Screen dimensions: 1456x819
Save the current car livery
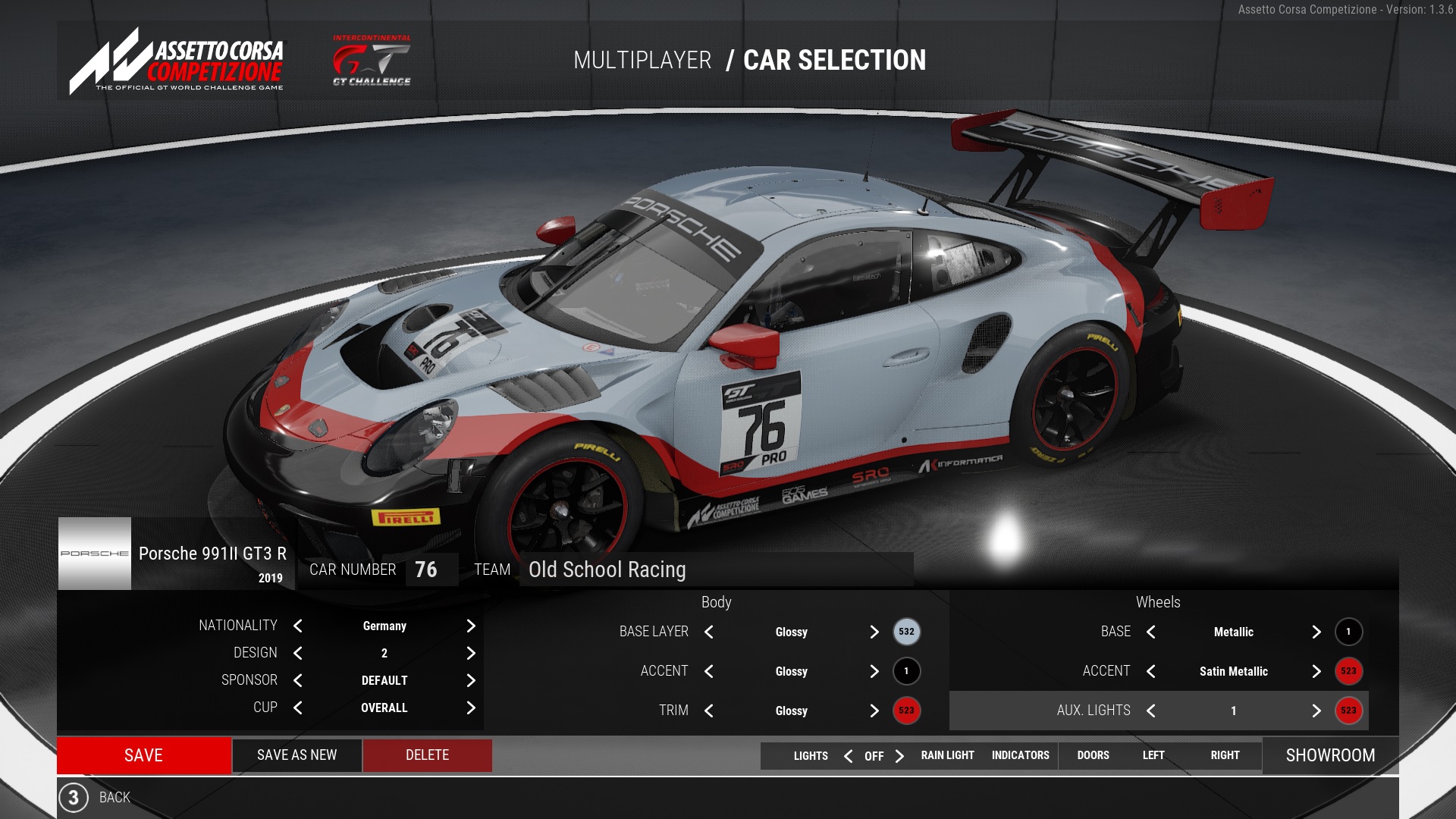click(x=143, y=755)
